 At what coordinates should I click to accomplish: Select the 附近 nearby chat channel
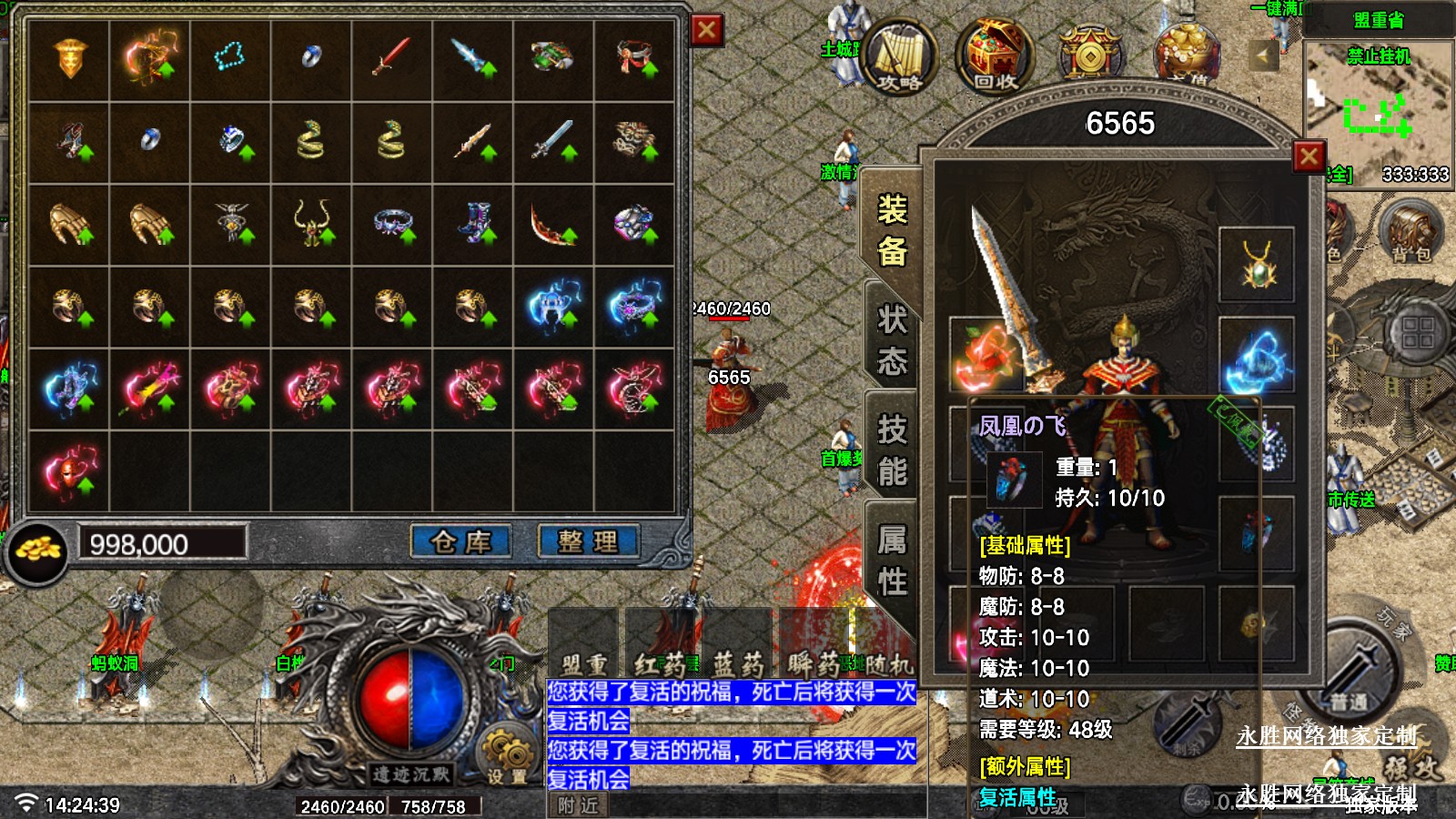coord(578,805)
